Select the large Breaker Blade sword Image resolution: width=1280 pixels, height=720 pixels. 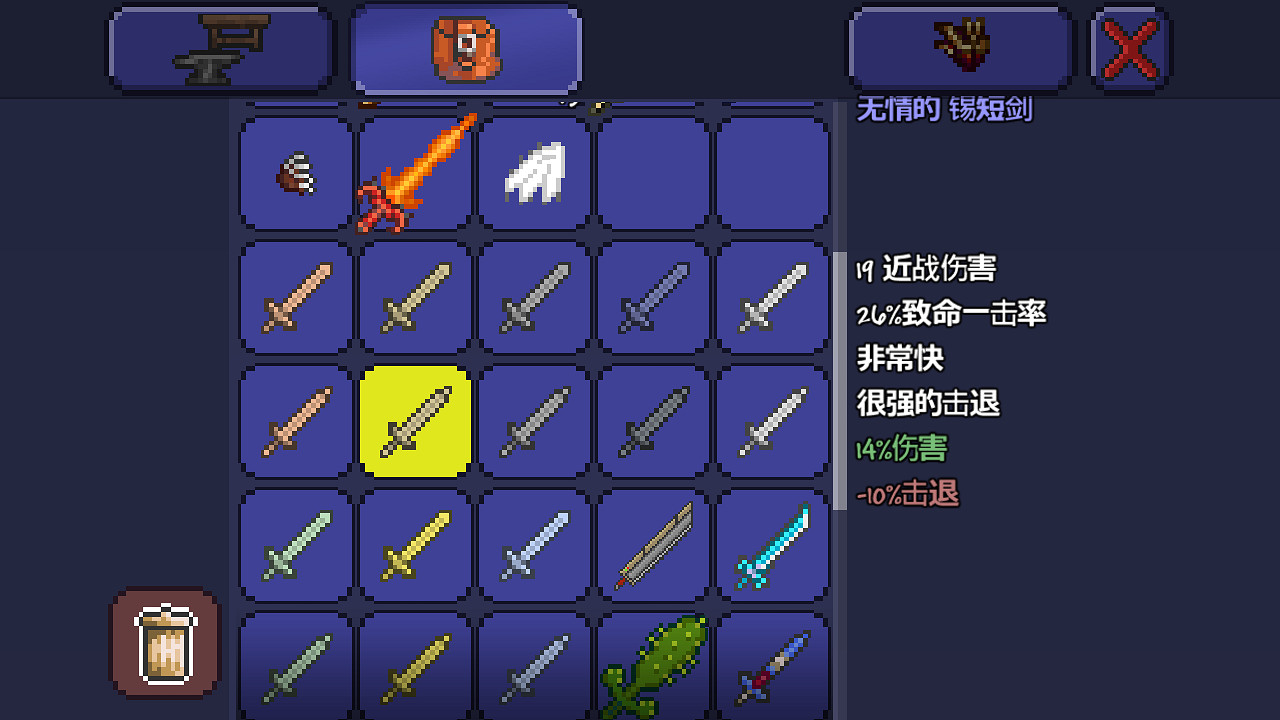652,545
